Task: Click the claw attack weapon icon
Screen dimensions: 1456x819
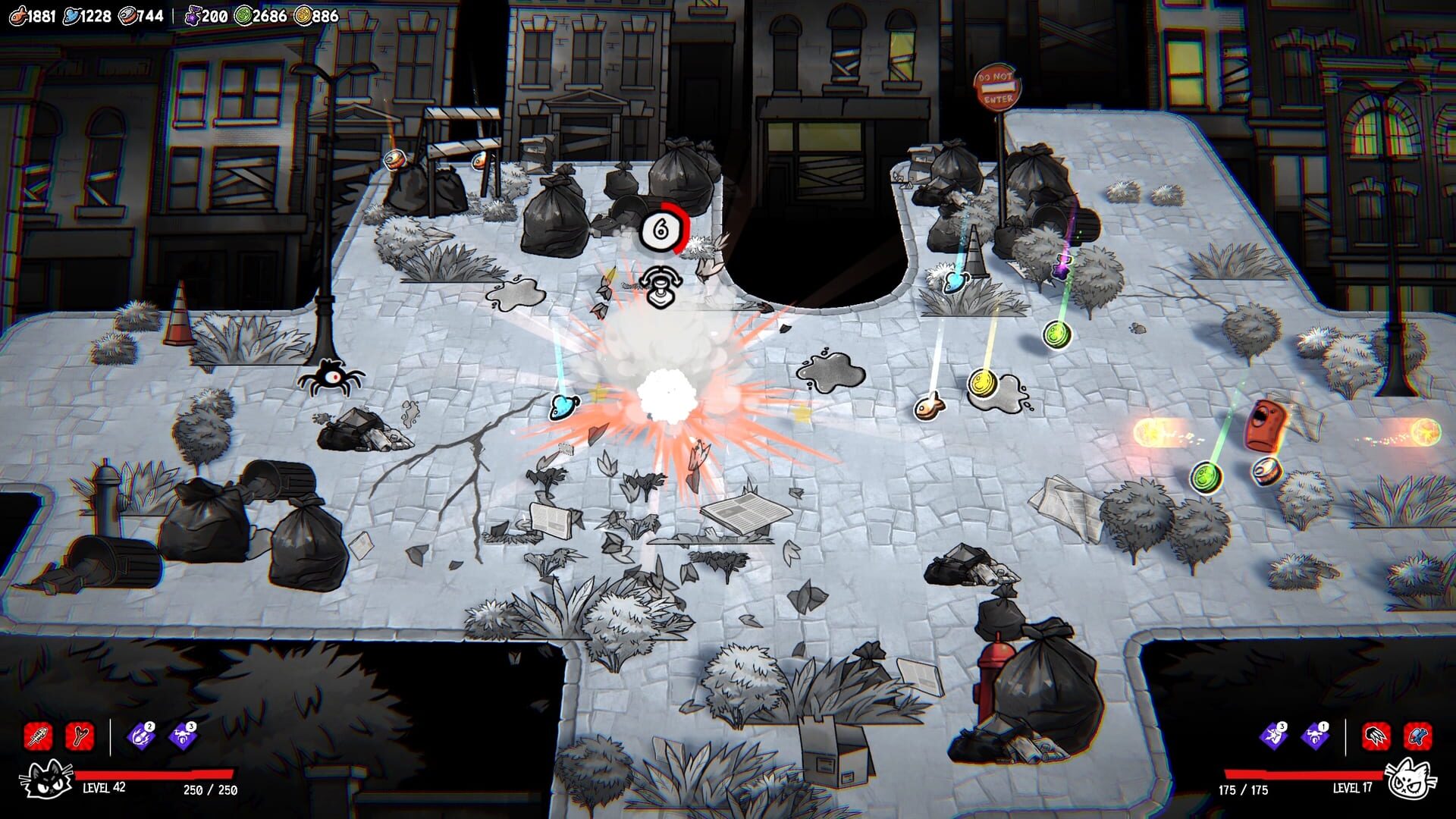Action: 1375,736
